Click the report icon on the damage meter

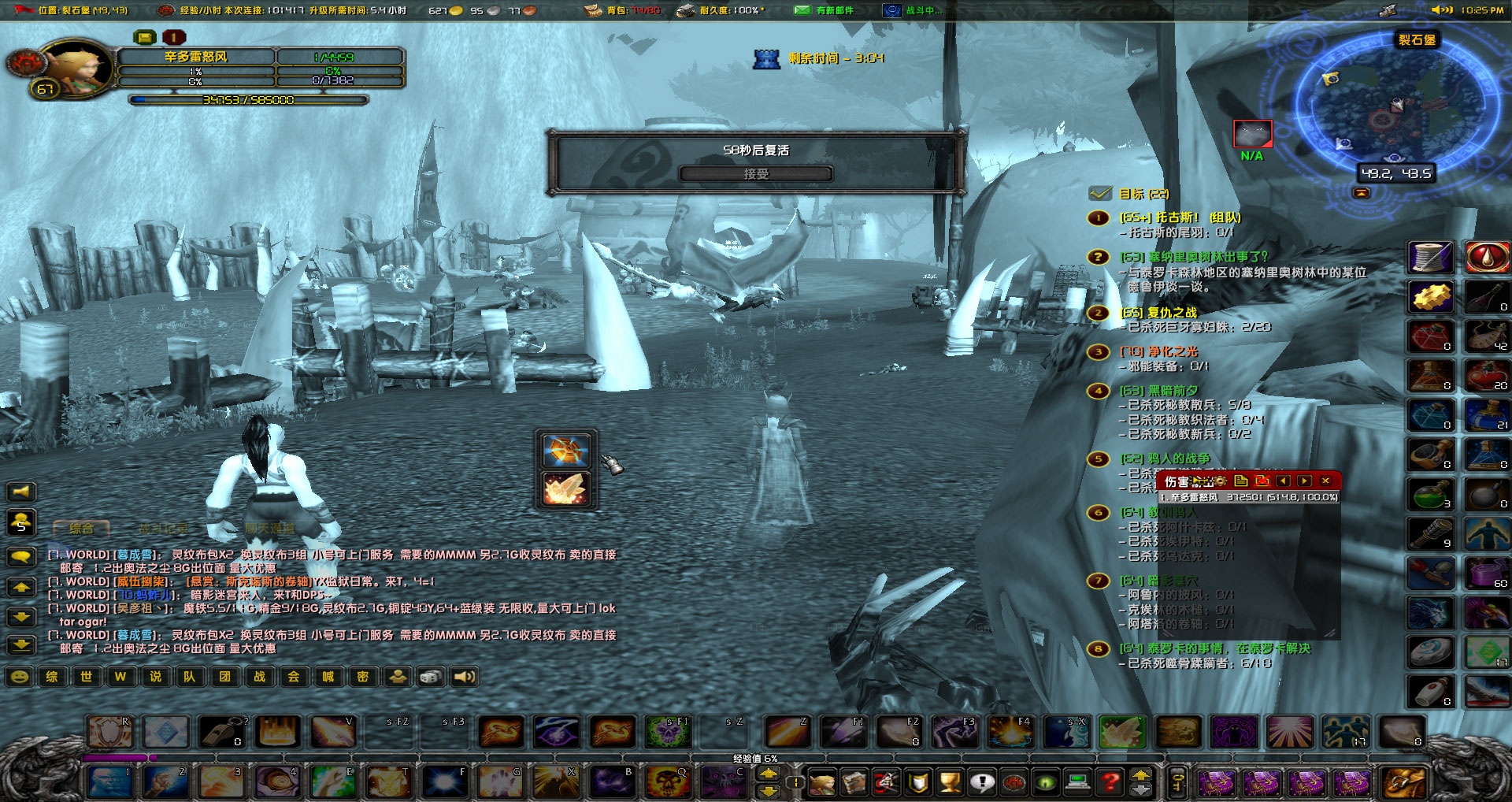[x=1240, y=481]
